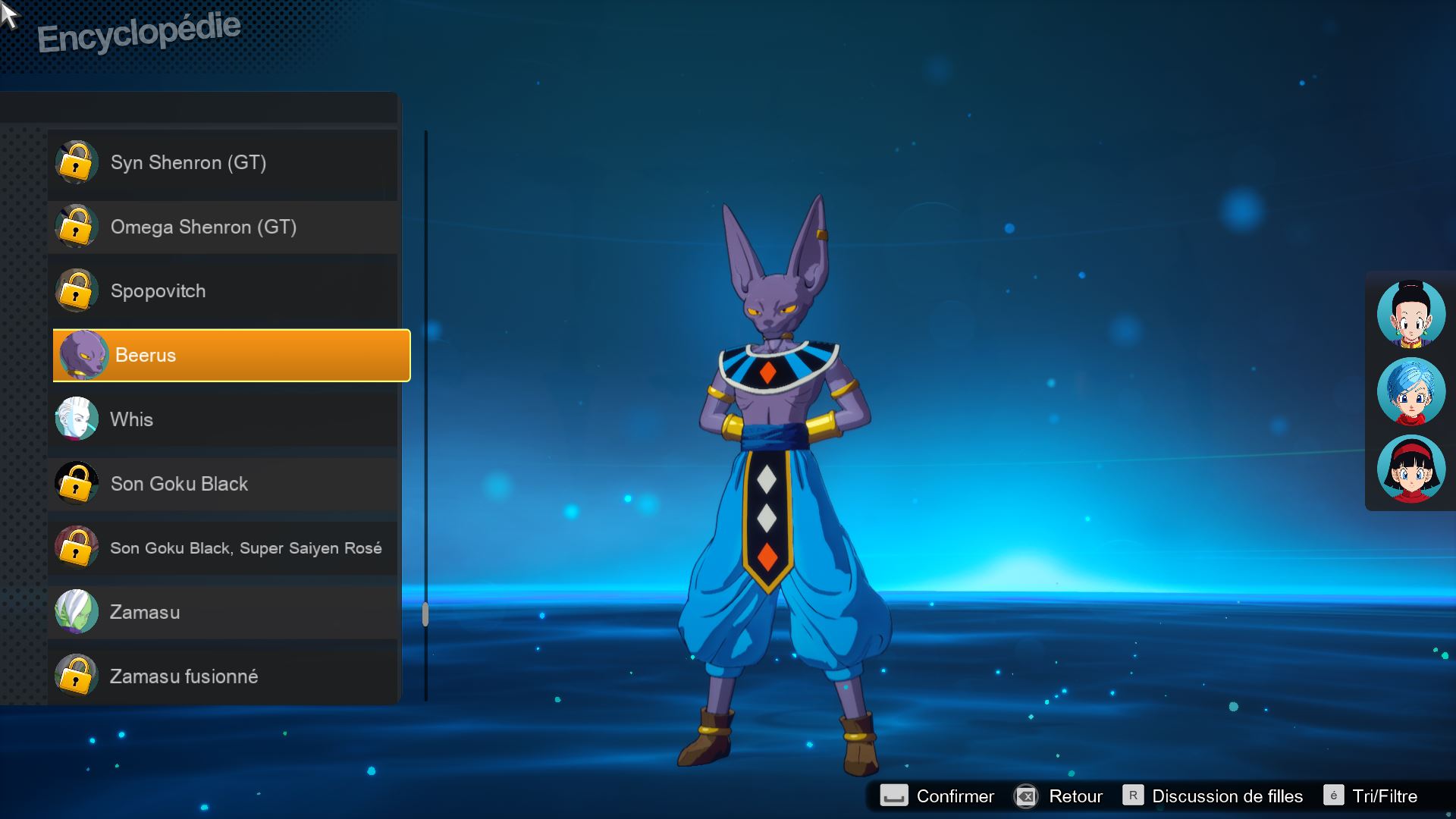This screenshot has height=819, width=1456.
Task: Click the Chi-Chi portrait with hair bun
Action: tap(1410, 314)
